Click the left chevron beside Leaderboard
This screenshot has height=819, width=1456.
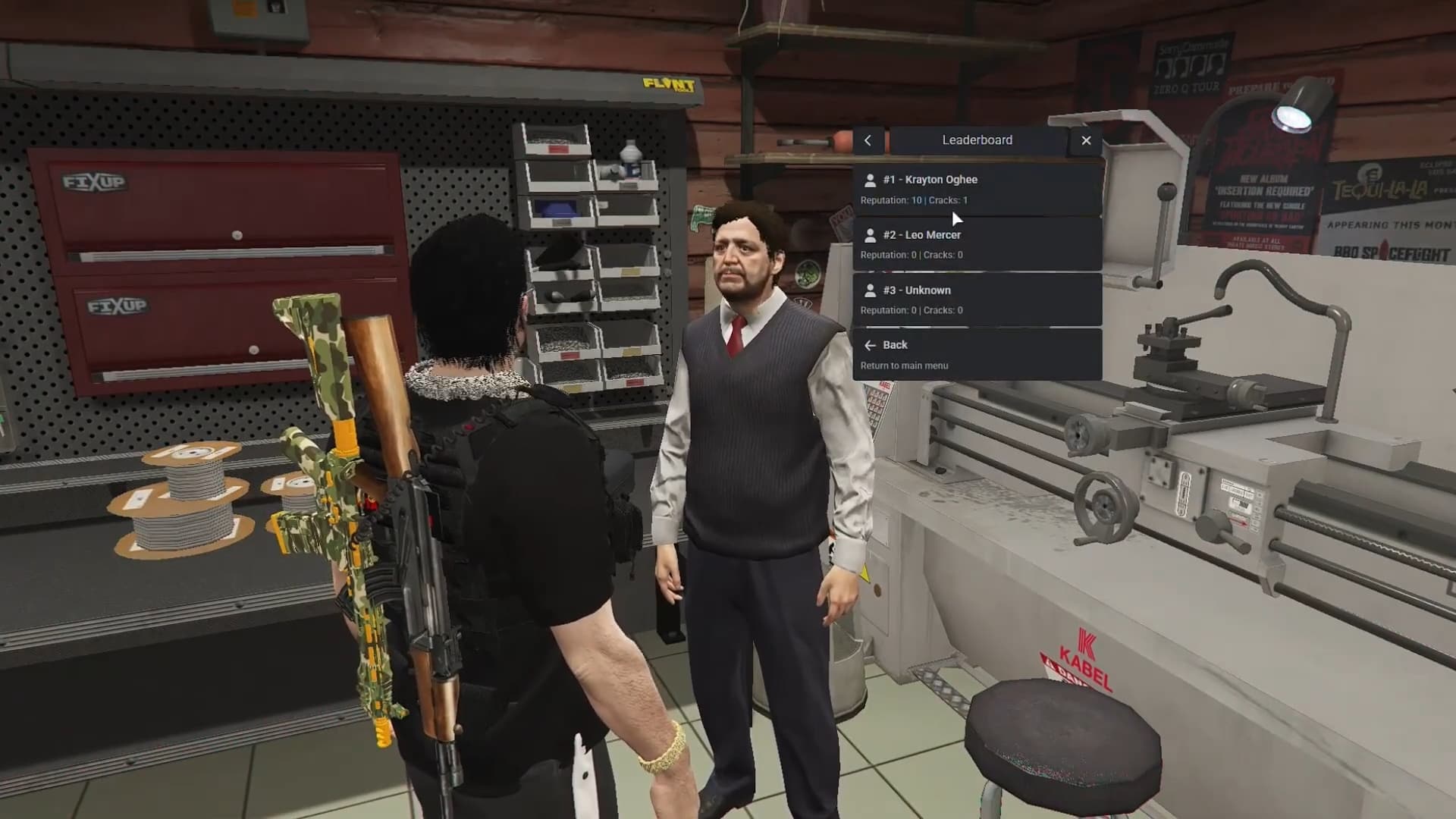(x=868, y=140)
